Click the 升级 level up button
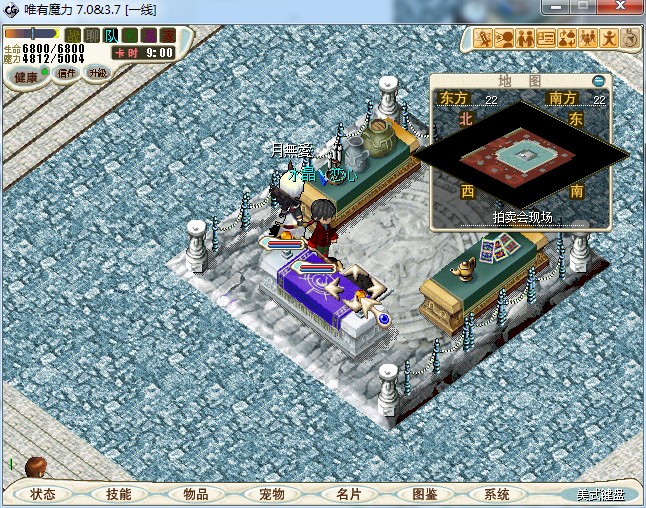The height and width of the screenshot is (508, 646). [97, 73]
